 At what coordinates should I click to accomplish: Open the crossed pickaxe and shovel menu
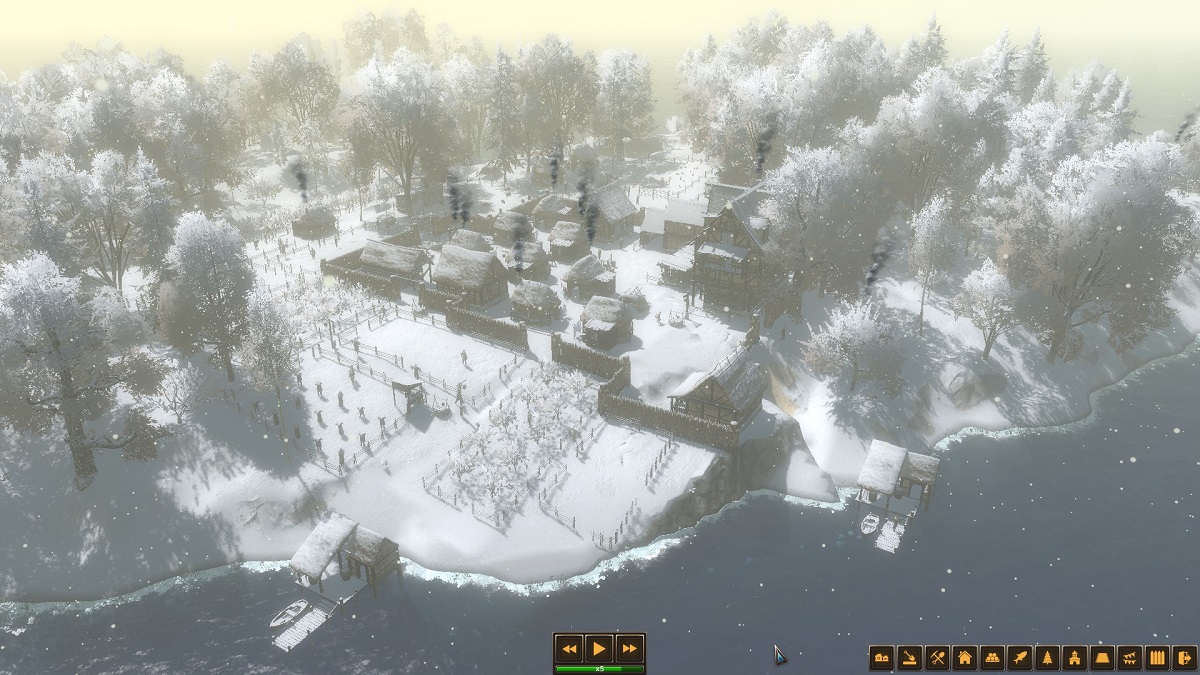pyautogui.click(x=937, y=657)
